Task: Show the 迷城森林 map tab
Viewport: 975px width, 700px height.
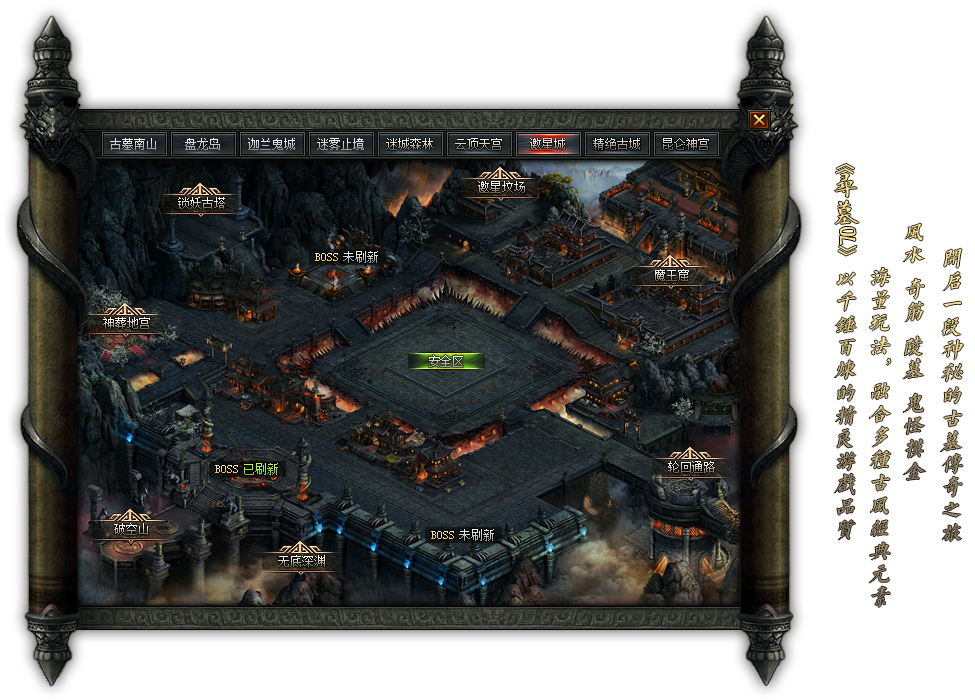Action: coord(410,144)
